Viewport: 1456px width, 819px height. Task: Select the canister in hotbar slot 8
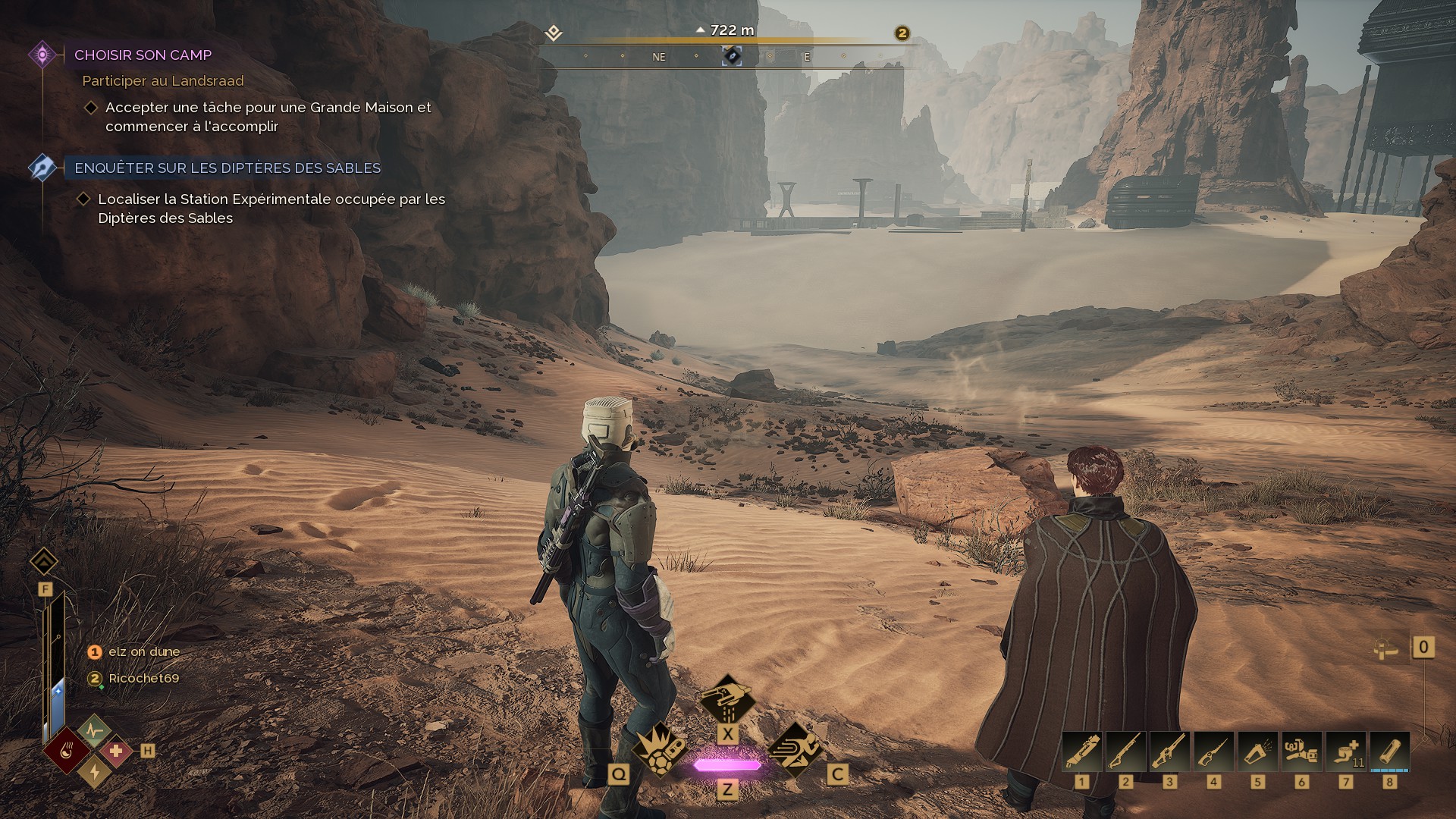point(1390,752)
